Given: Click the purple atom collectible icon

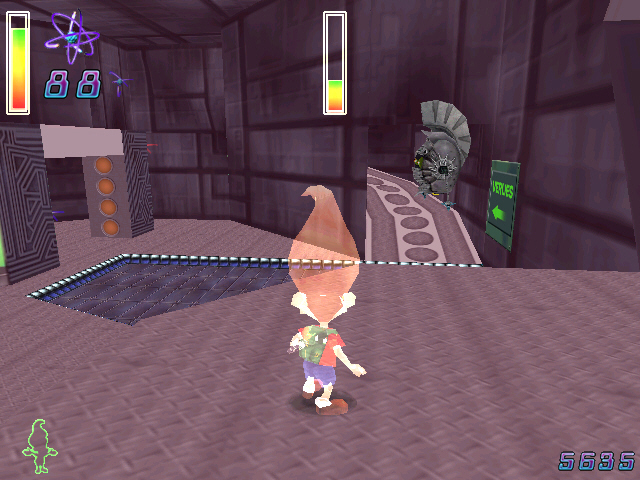Looking at the screenshot, I should click(x=72, y=37).
